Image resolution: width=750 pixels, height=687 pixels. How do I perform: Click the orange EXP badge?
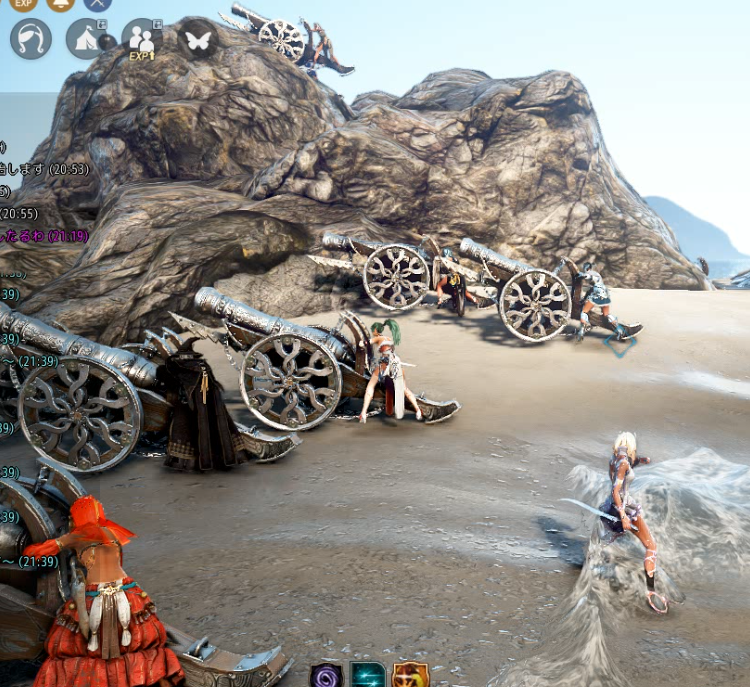coord(24,3)
